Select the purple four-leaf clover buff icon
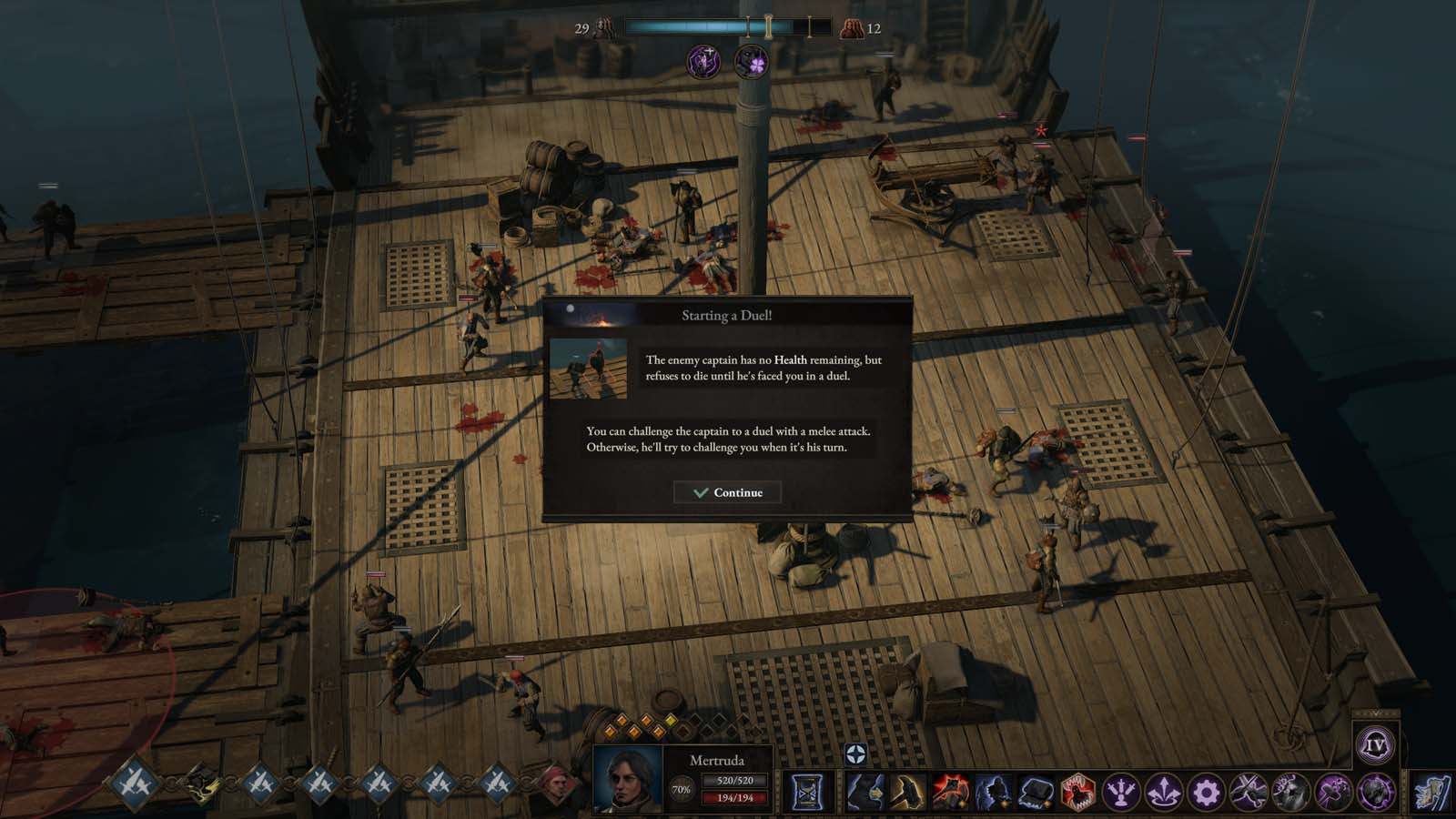This screenshot has width=1456, height=819. tap(752, 62)
